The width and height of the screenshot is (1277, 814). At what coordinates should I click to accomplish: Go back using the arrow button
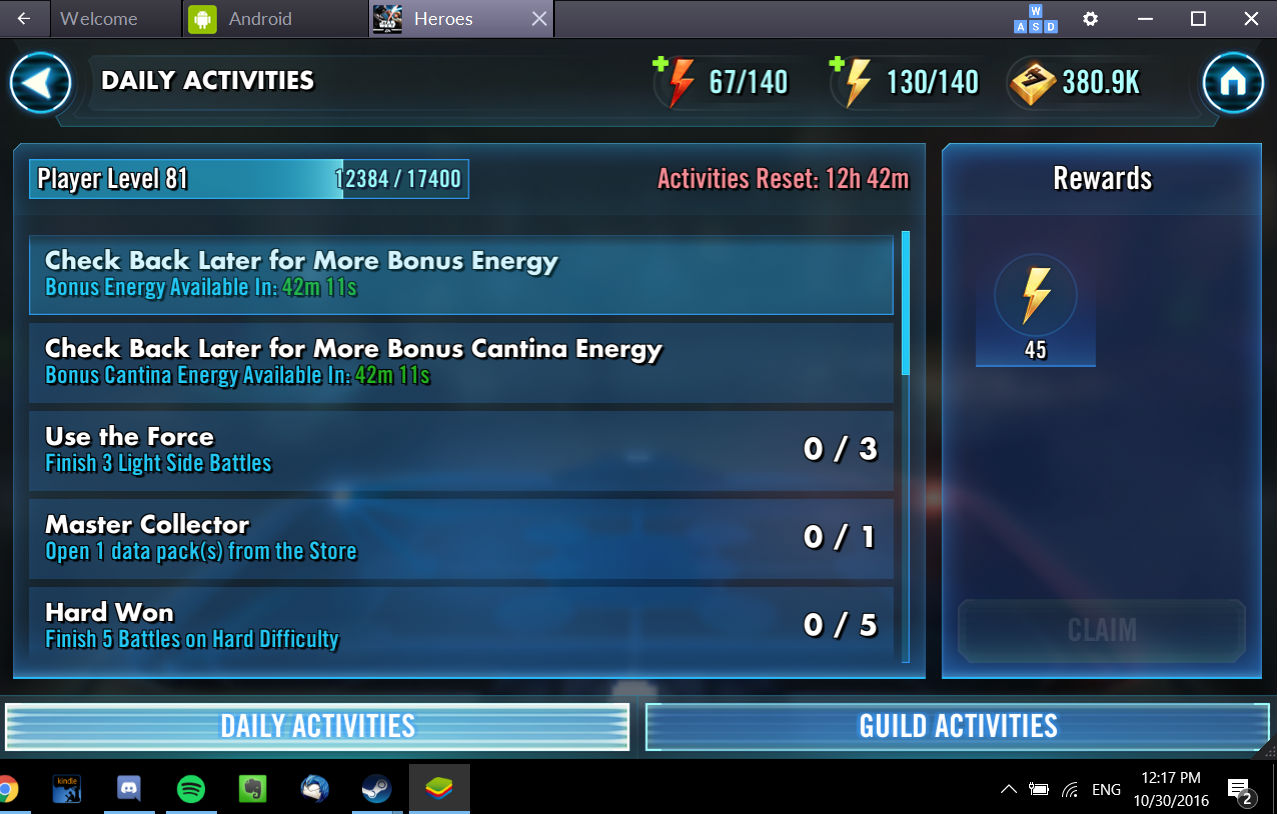[x=40, y=82]
